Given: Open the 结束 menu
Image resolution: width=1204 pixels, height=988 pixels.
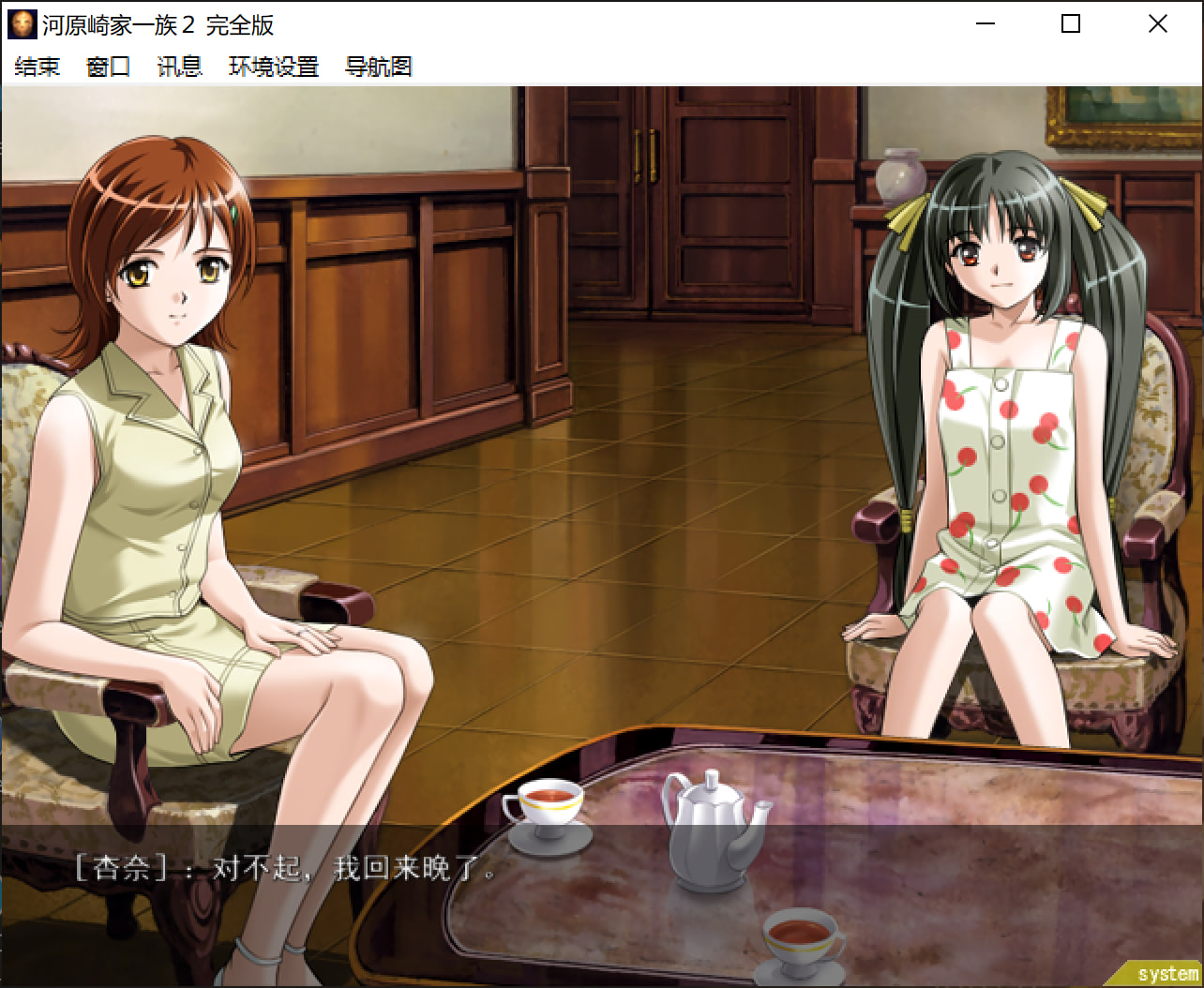Looking at the screenshot, I should [38, 67].
